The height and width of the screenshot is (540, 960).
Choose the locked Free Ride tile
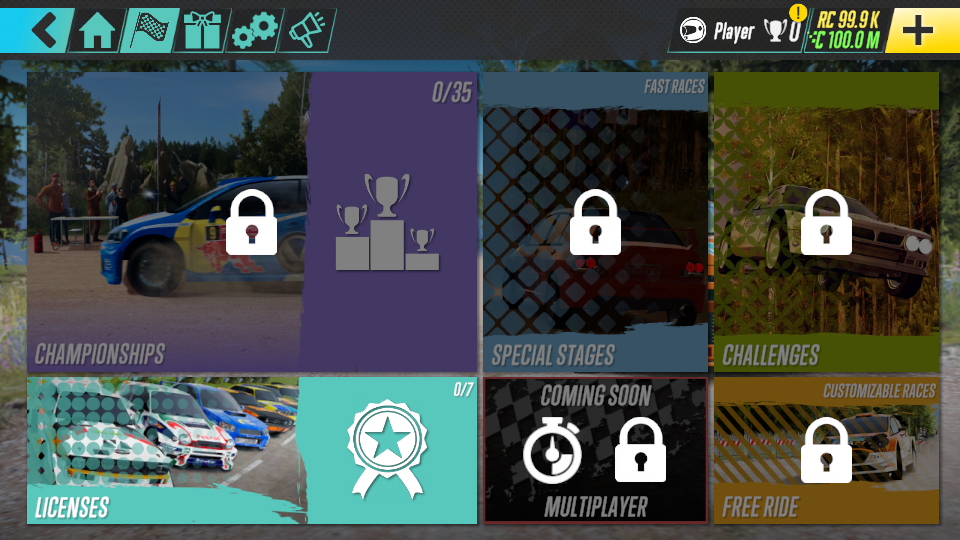826,450
